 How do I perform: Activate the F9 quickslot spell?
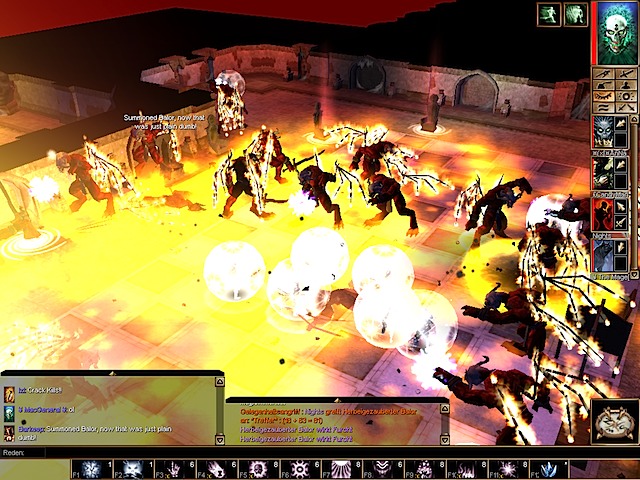click(x=424, y=469)
